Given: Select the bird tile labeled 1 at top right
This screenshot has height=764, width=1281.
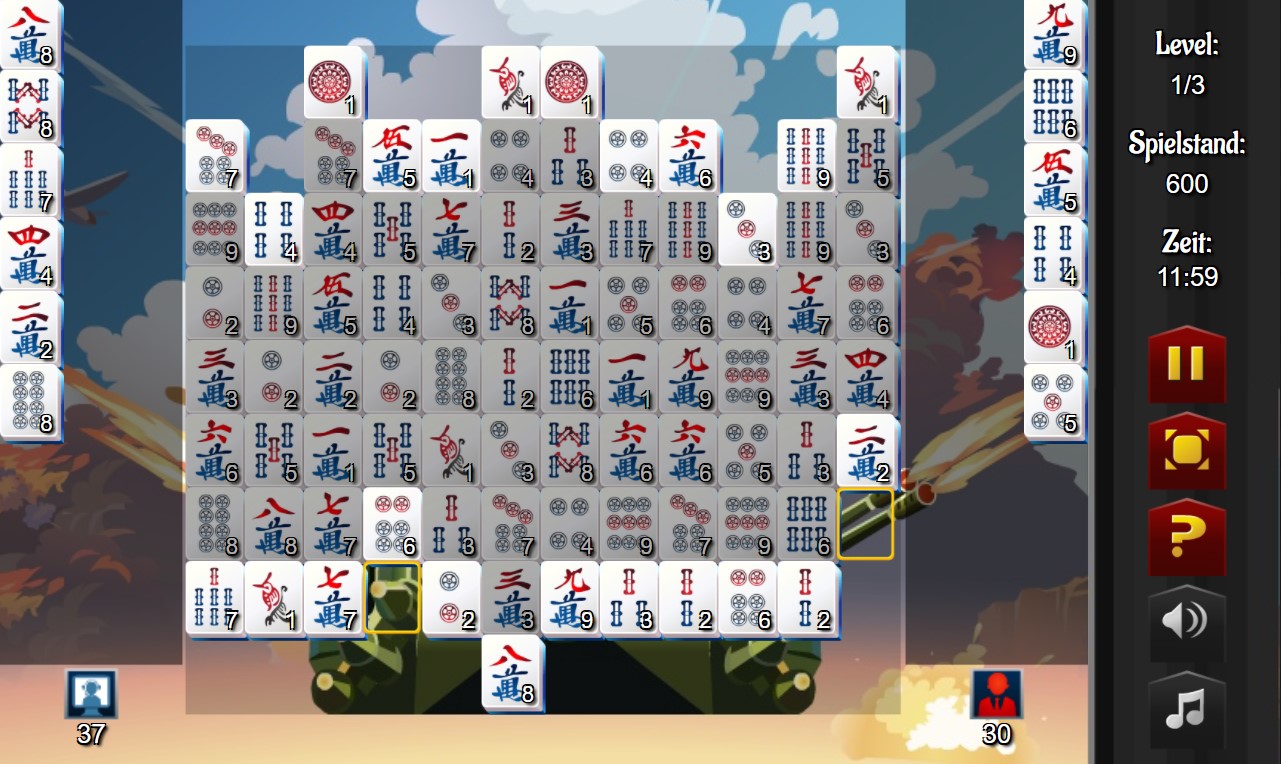Looking at the screenshot, I should point(866,82).
